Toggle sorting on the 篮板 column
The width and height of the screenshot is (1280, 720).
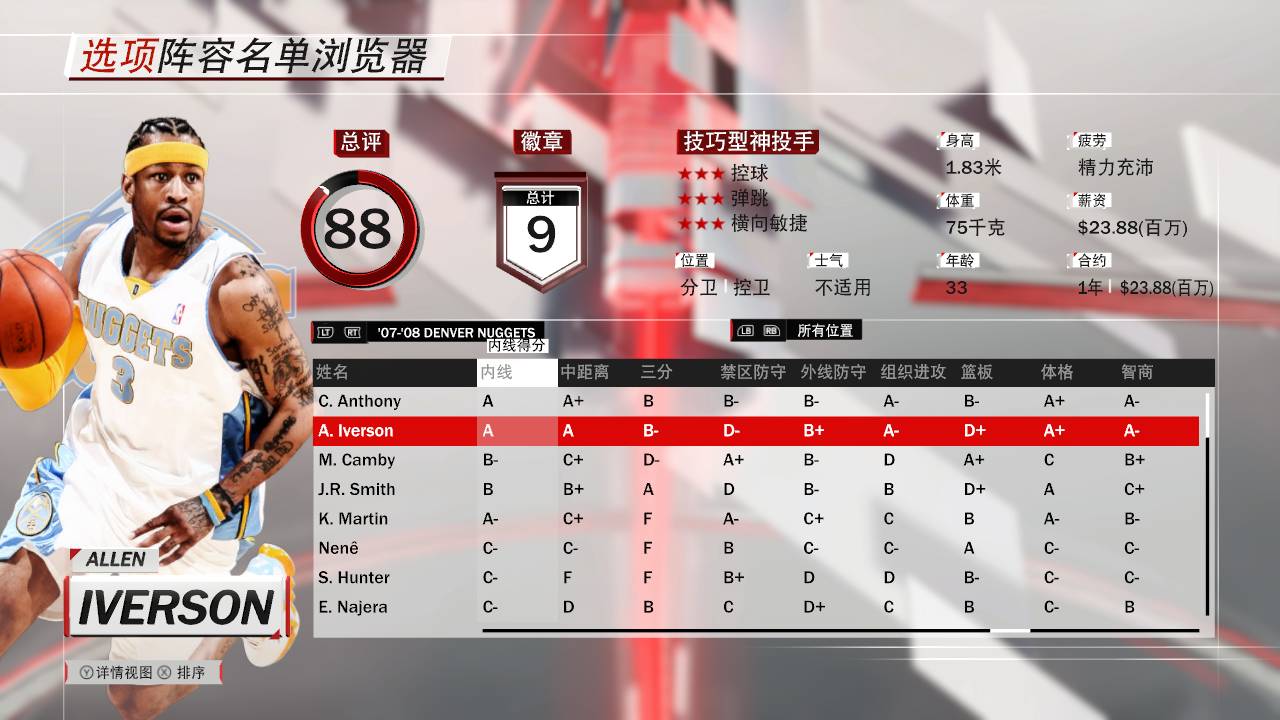pyautogui.click(x=975, y=372)
